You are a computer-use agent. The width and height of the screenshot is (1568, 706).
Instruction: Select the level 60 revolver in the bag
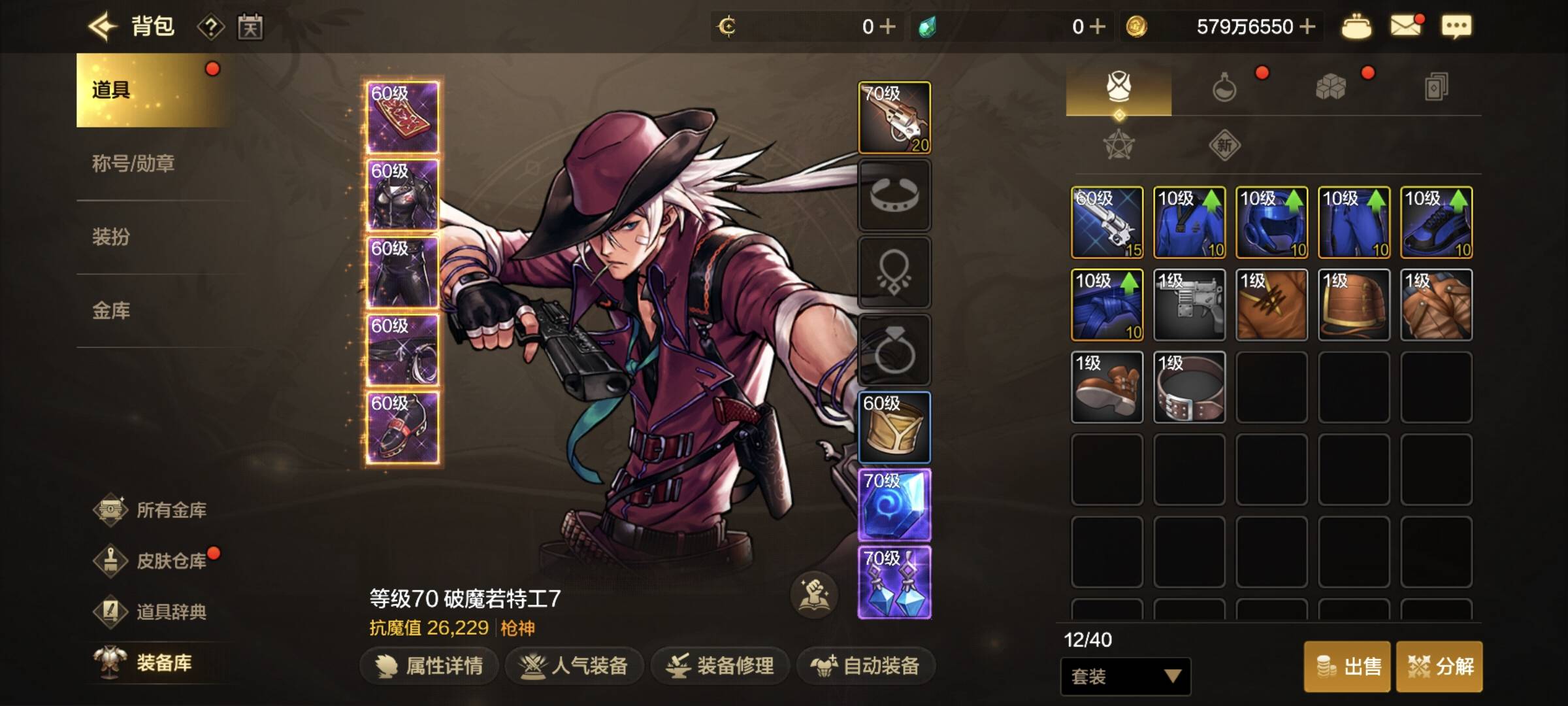[1107, 222]
